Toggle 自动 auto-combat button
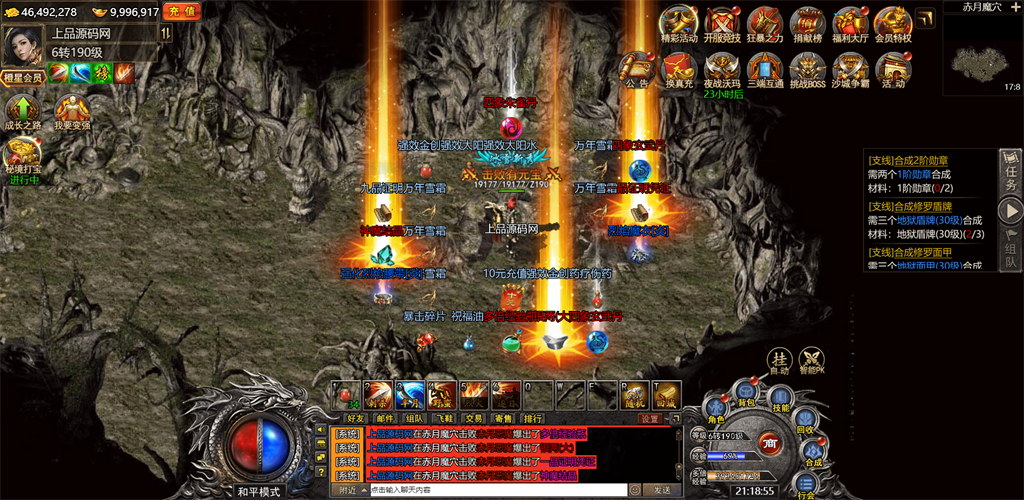1024x500 pixels. click(x=779, y=362)
